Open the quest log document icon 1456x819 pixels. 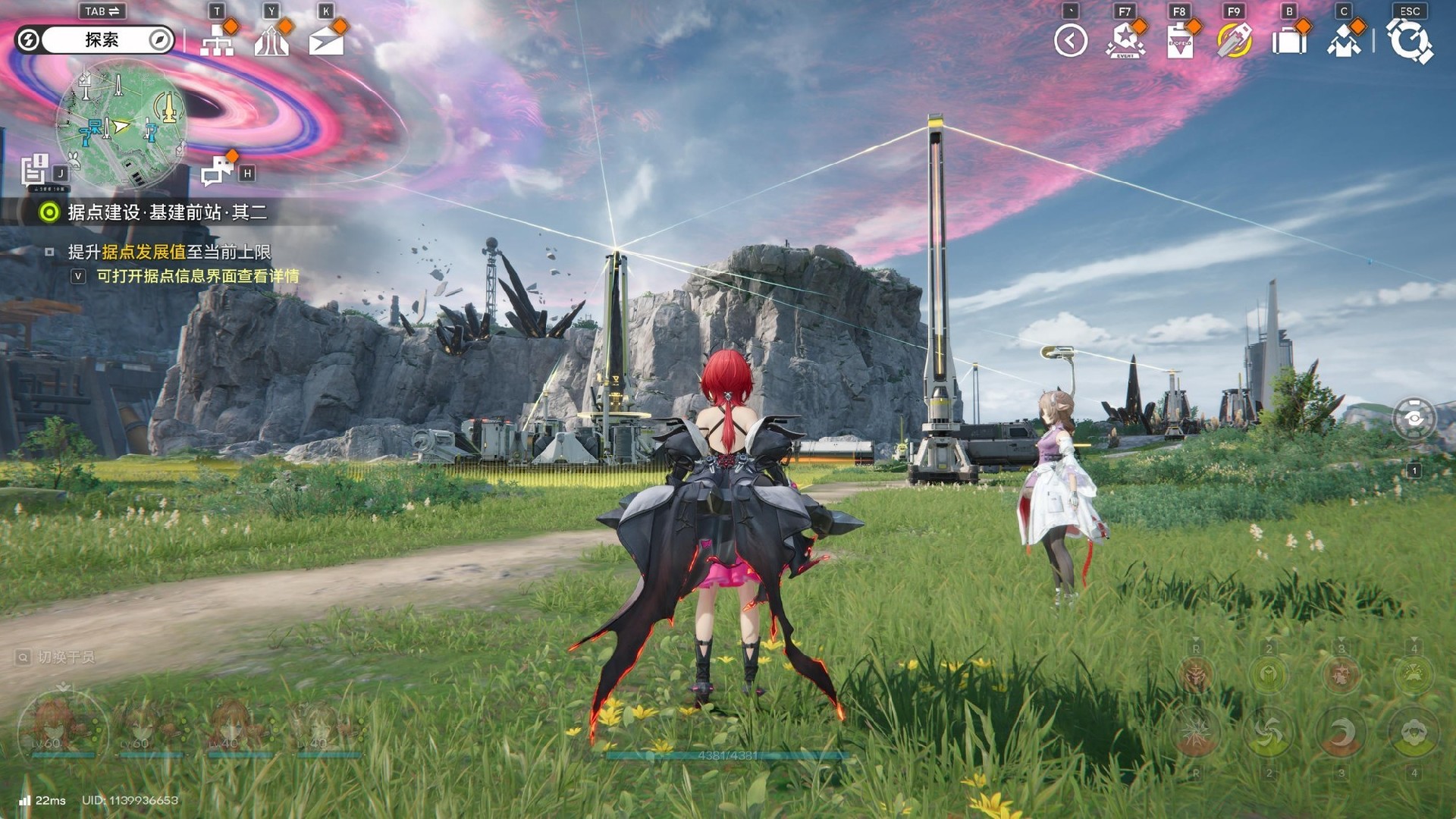coord(35,170)
